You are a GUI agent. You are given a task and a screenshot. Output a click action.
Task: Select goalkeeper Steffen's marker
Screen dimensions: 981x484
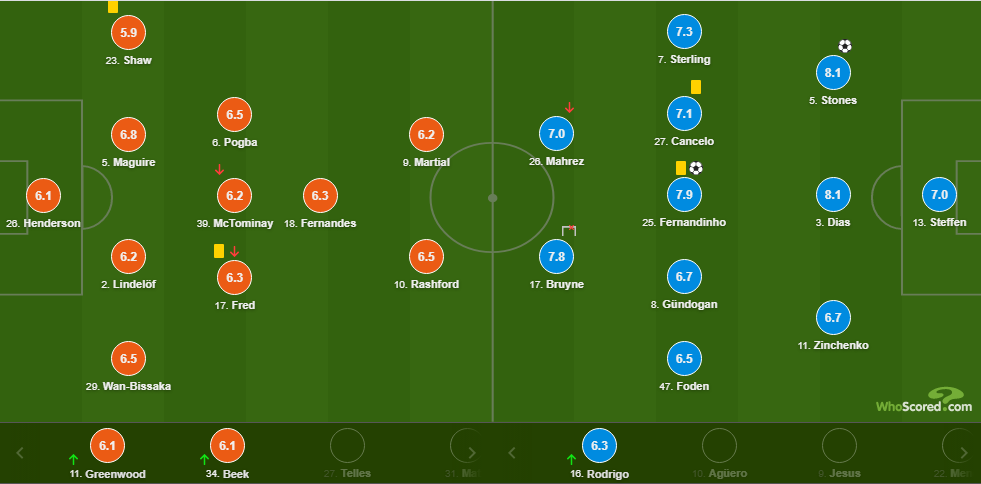939,195
